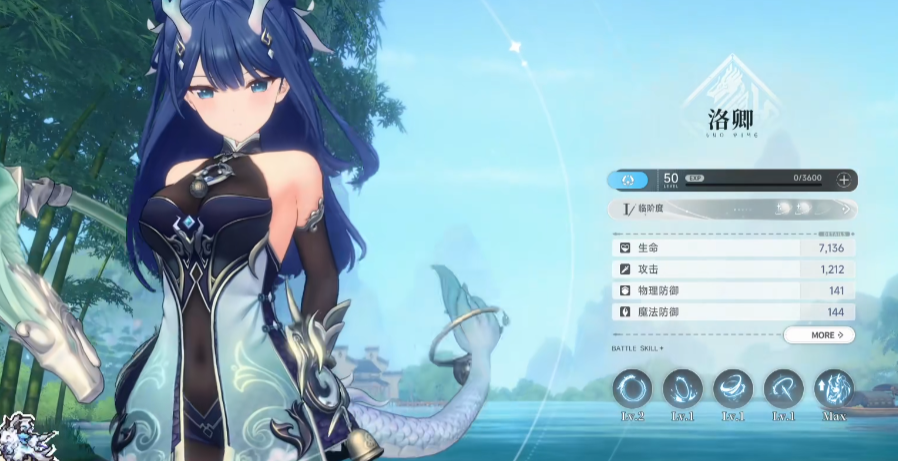The width and height of the screenshot is (898, 461).
Task: Select the 攻击 stat row
Action: tap(732, 269)
